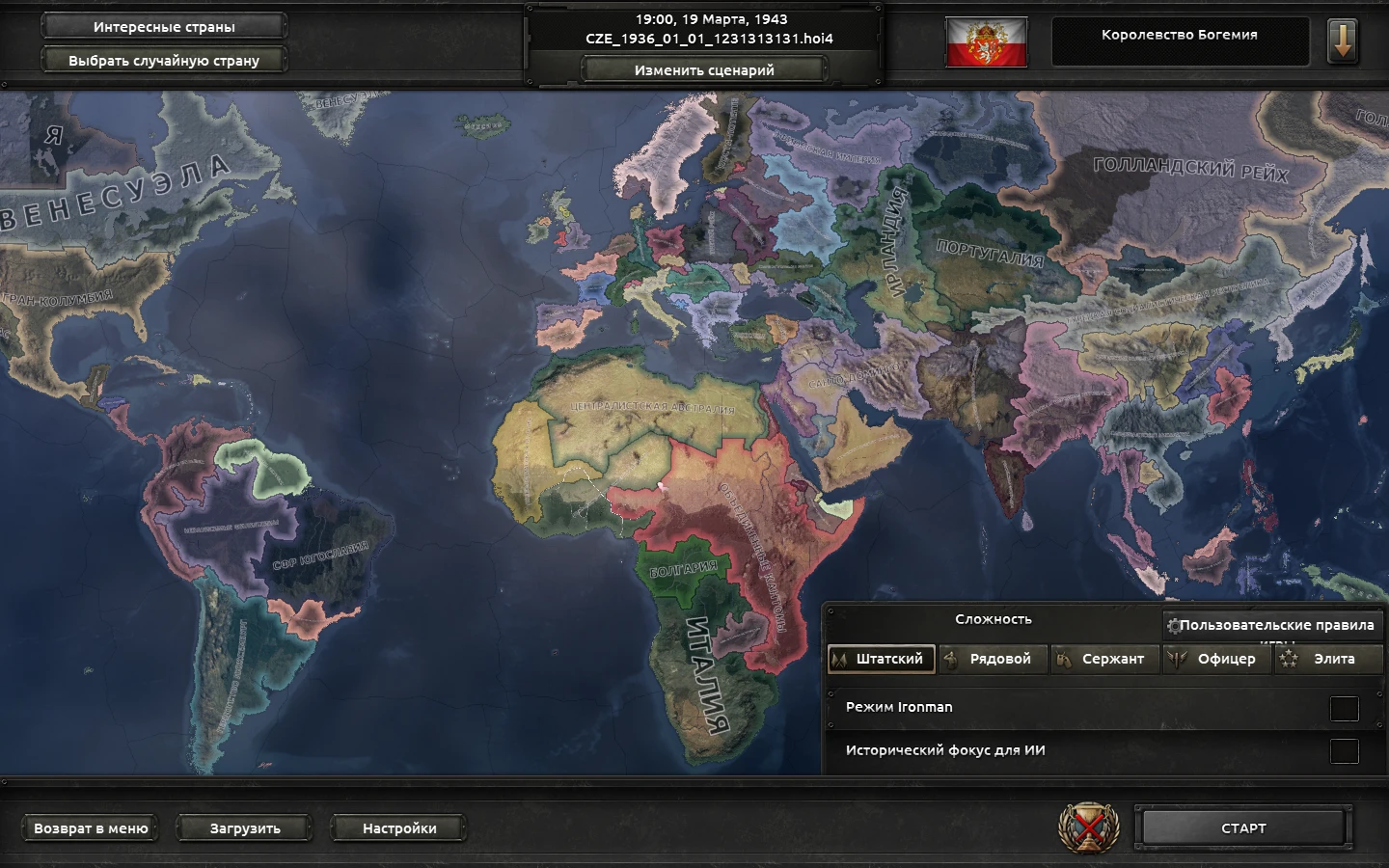Image resolution: width=1389 pixels, height=868 pixels.
Task: Enable Режим Ironman checkbox
Action: click(x=1343, y=707)
